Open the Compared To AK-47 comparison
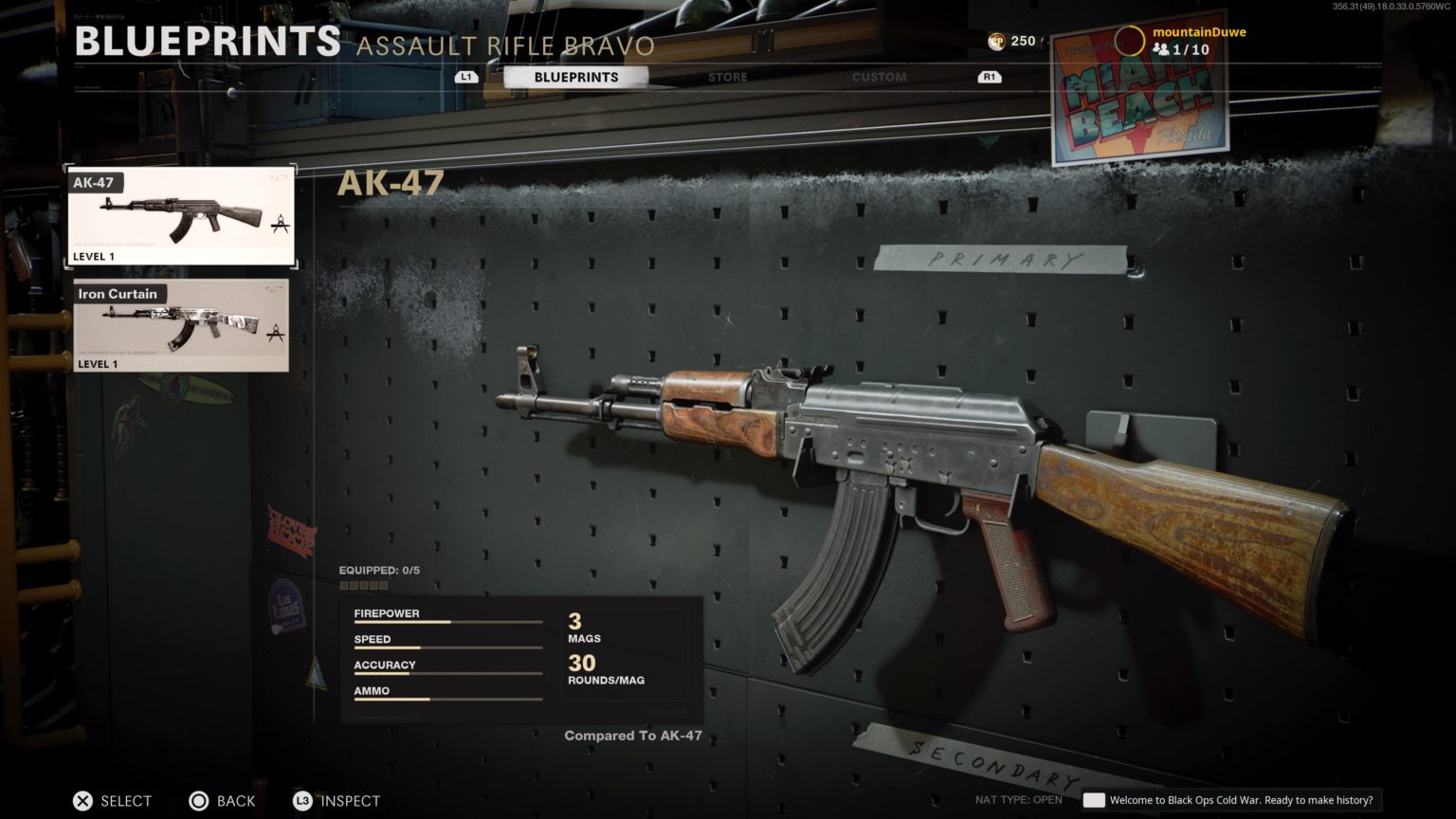1456x819 pixels. [x=633, y=736]
